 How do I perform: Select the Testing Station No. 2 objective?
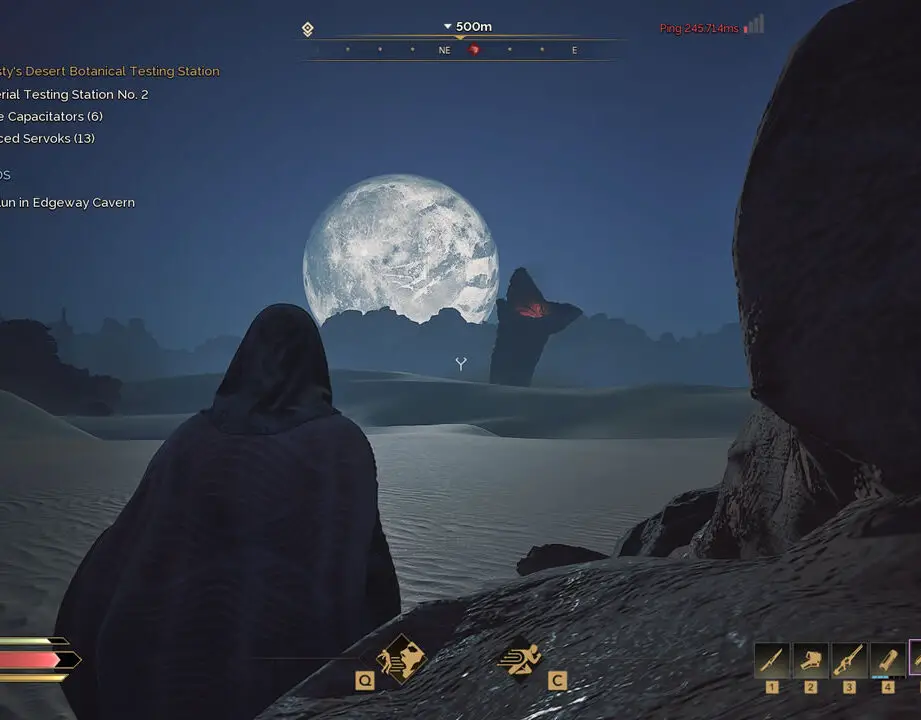[x=75, y=94]
